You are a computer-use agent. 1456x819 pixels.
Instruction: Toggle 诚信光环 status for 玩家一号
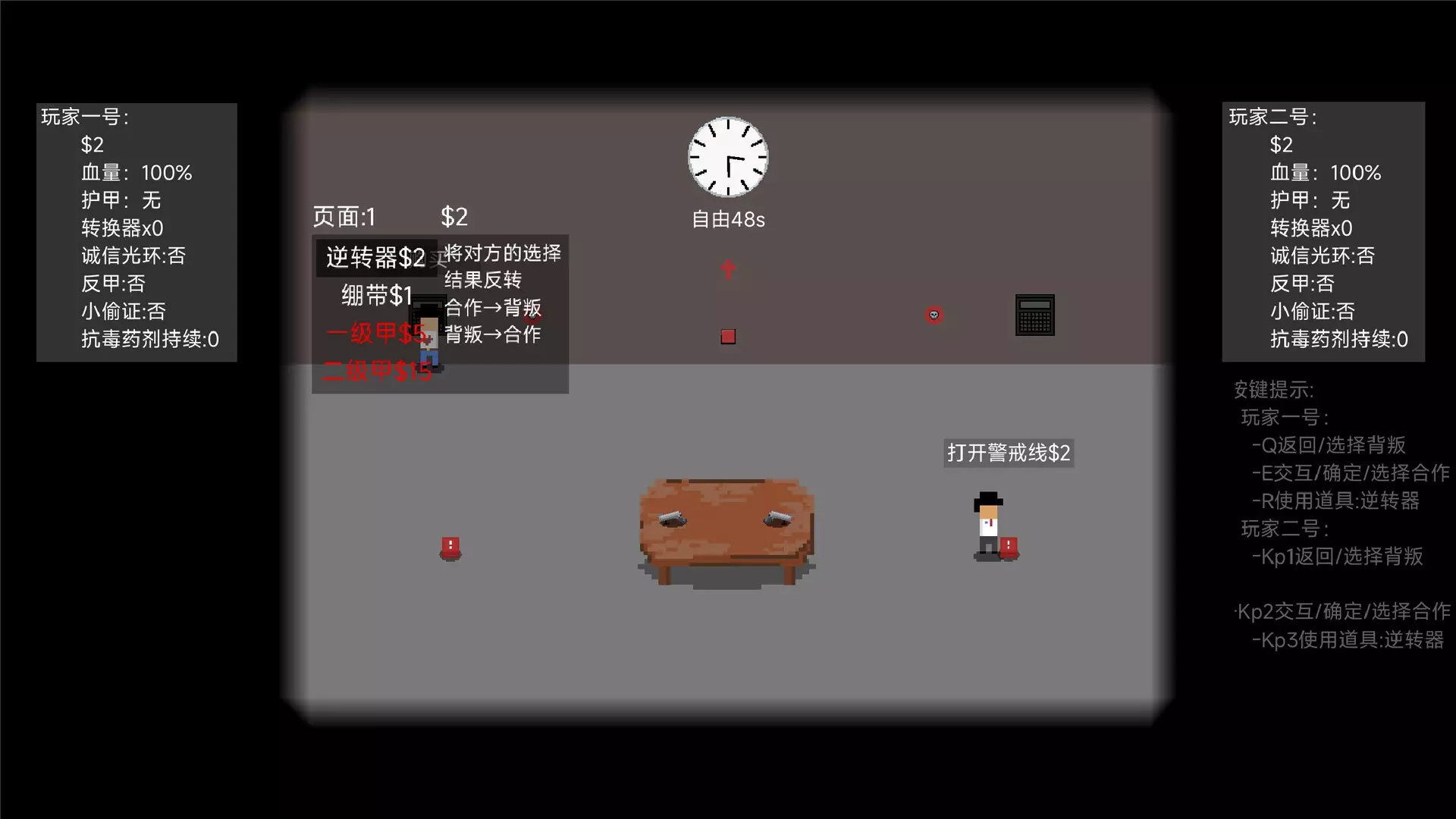(133, 256)
